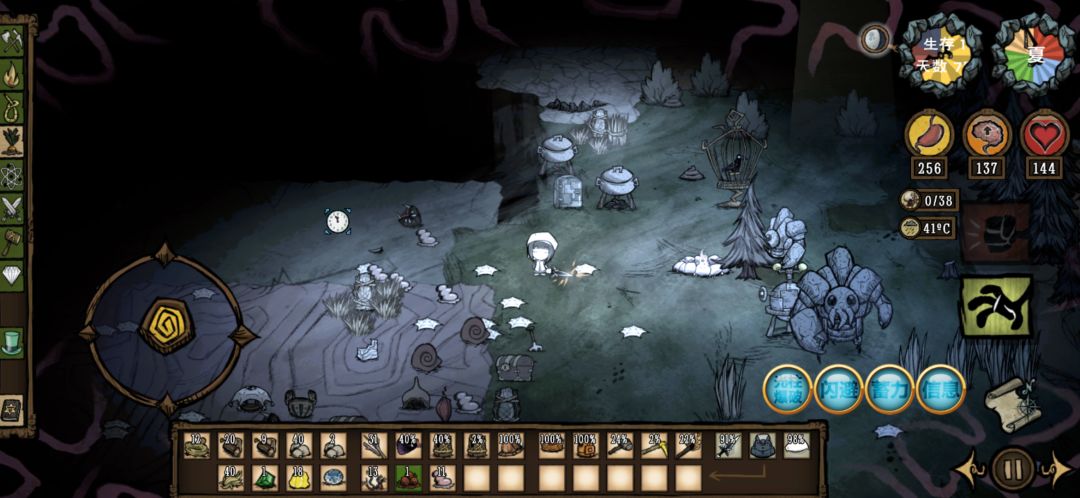Open the book tab at sidebar bottom
This screenshot has height=498, width=1080.
coord(12,407)
